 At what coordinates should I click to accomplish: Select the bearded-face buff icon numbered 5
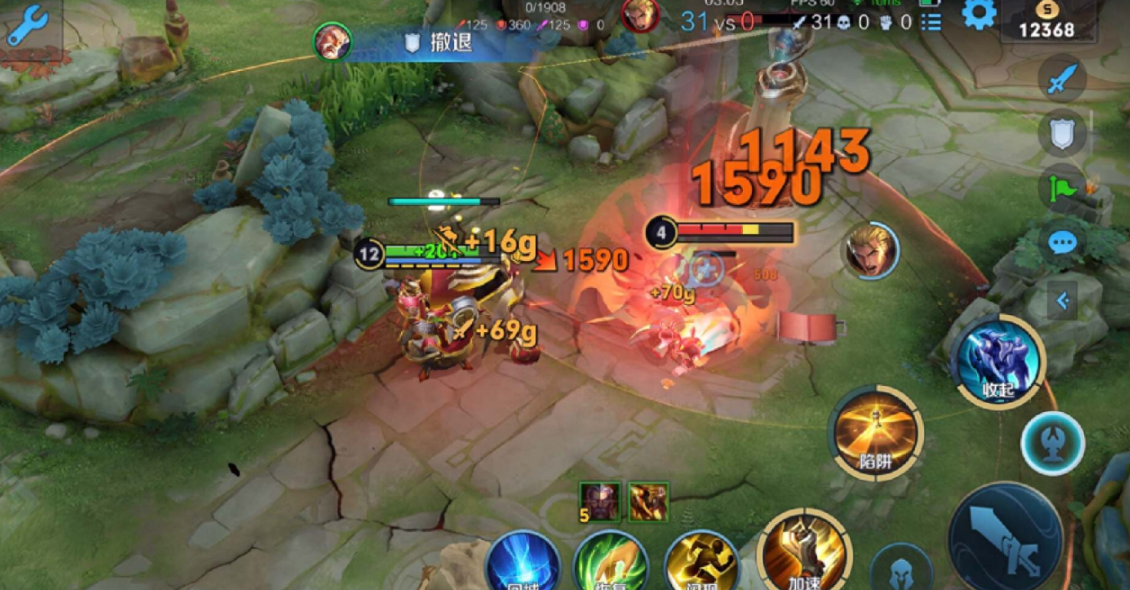click(600, 500)
